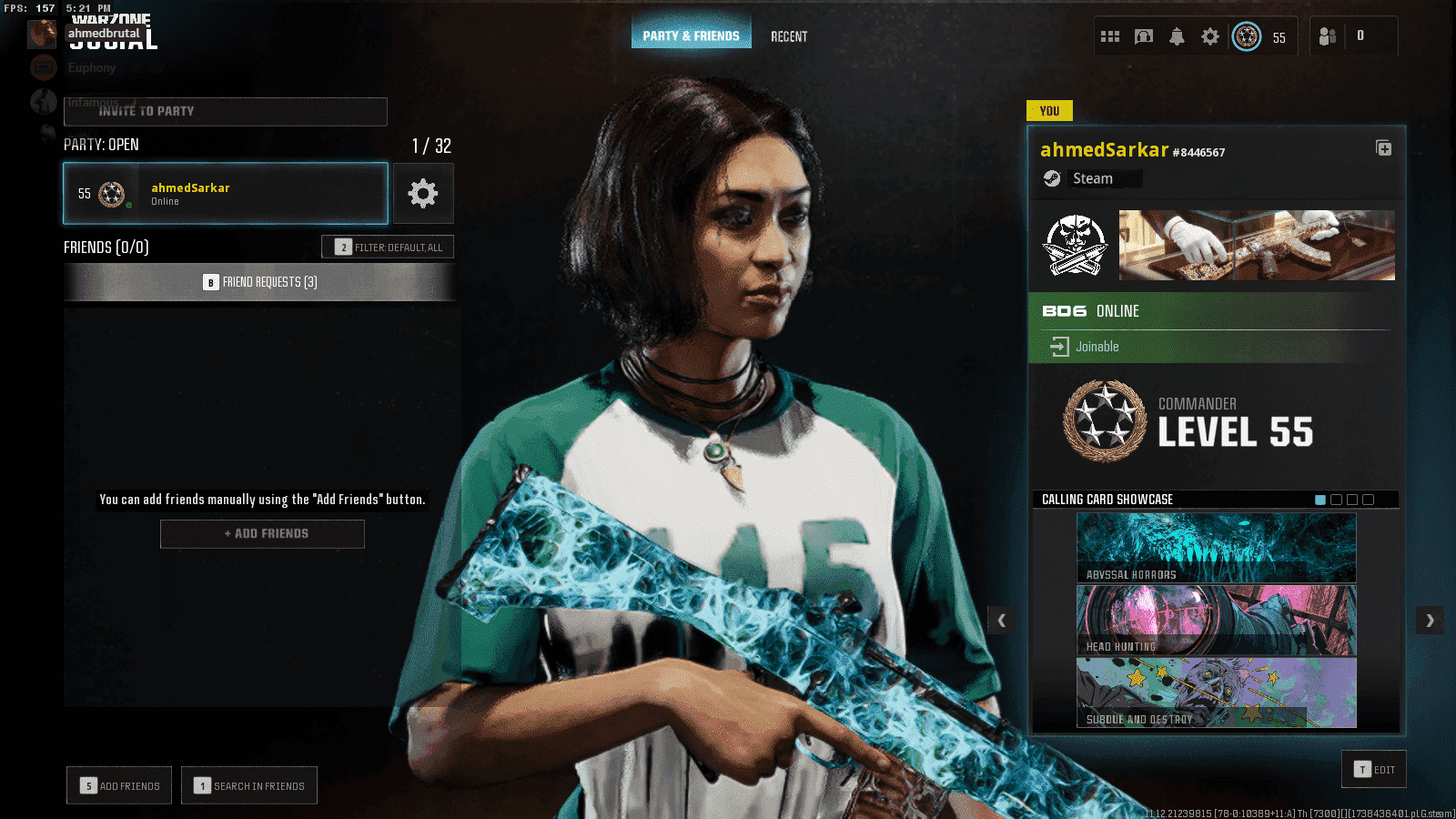Open settings gear in top bar
Image resolution: width=1456 pixels, height=819 pixels.
[1209, 36]
